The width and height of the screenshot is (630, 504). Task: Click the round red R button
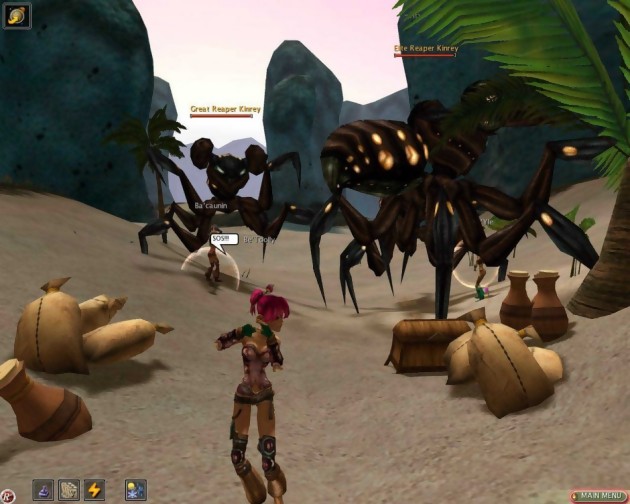point(8,496)
